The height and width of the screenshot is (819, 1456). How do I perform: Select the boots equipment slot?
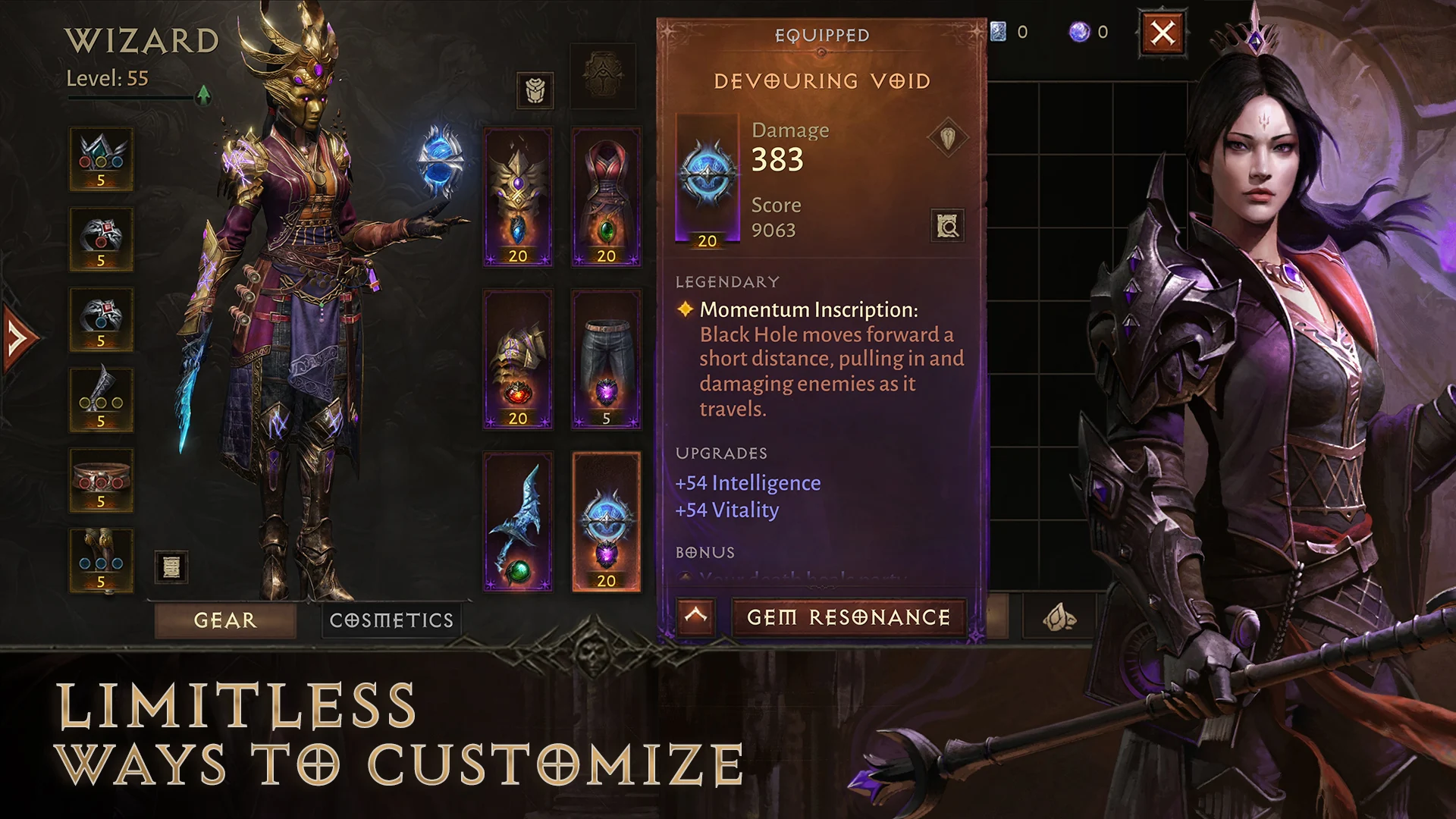[101, 561]
